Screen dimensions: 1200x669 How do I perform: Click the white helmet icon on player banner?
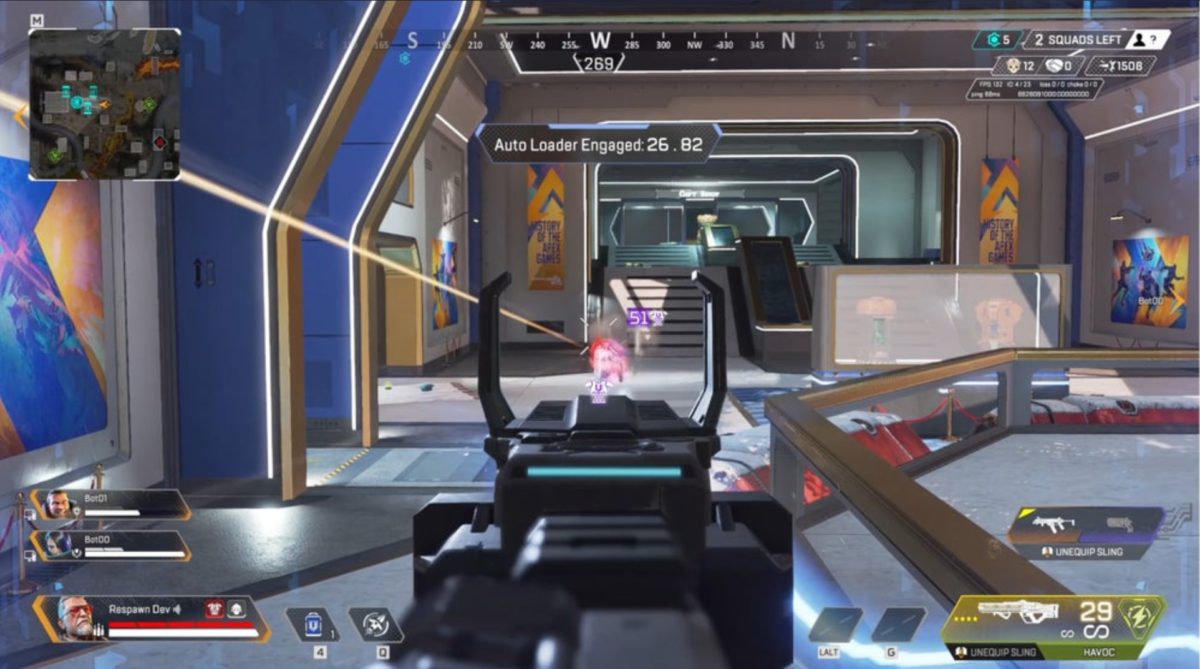click(x=236, y=608)
